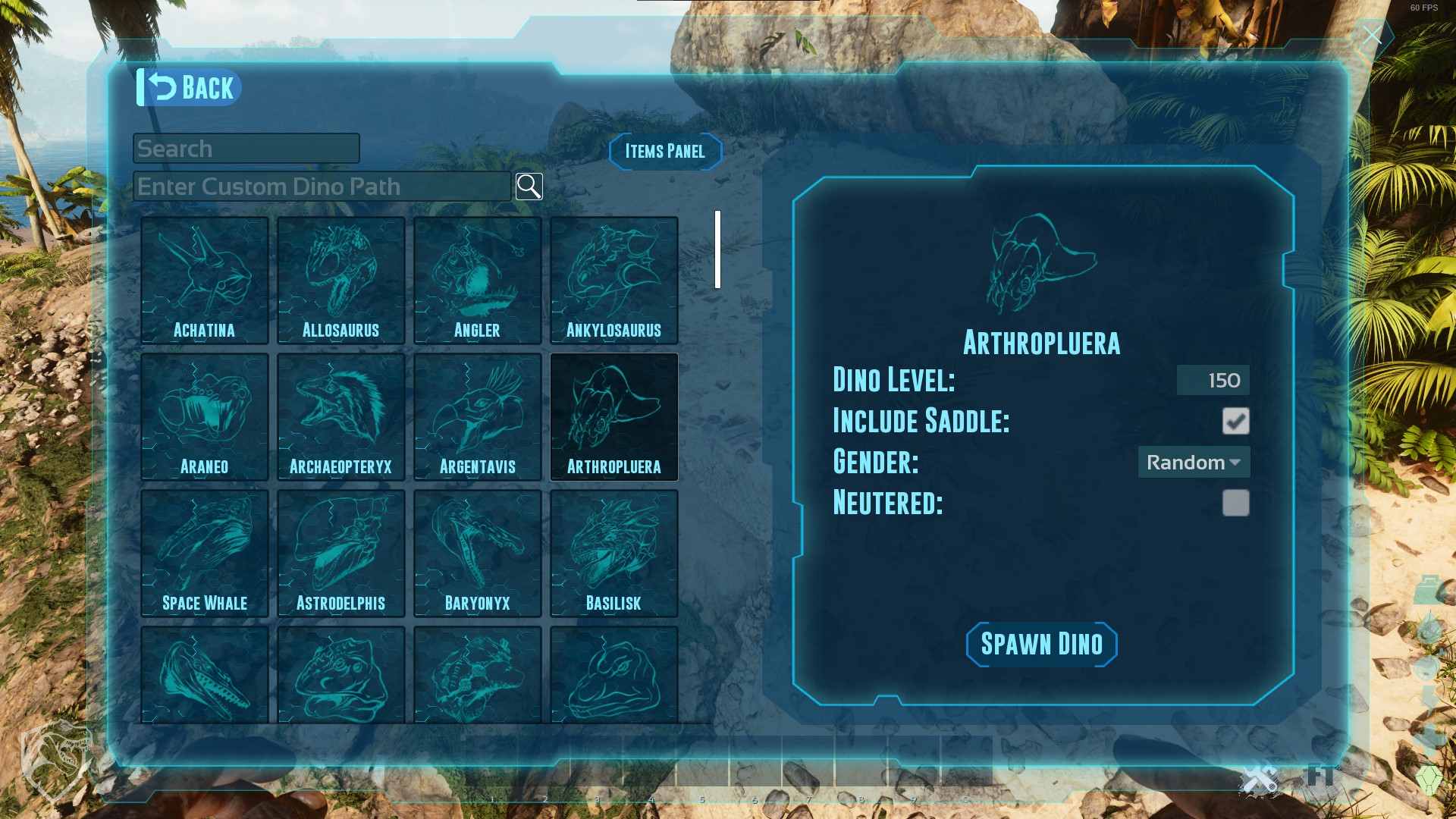Switch to the Items Panel
Image resolution: width=1456 pixels, height=819 pixels.
click(x=664, y=151)
